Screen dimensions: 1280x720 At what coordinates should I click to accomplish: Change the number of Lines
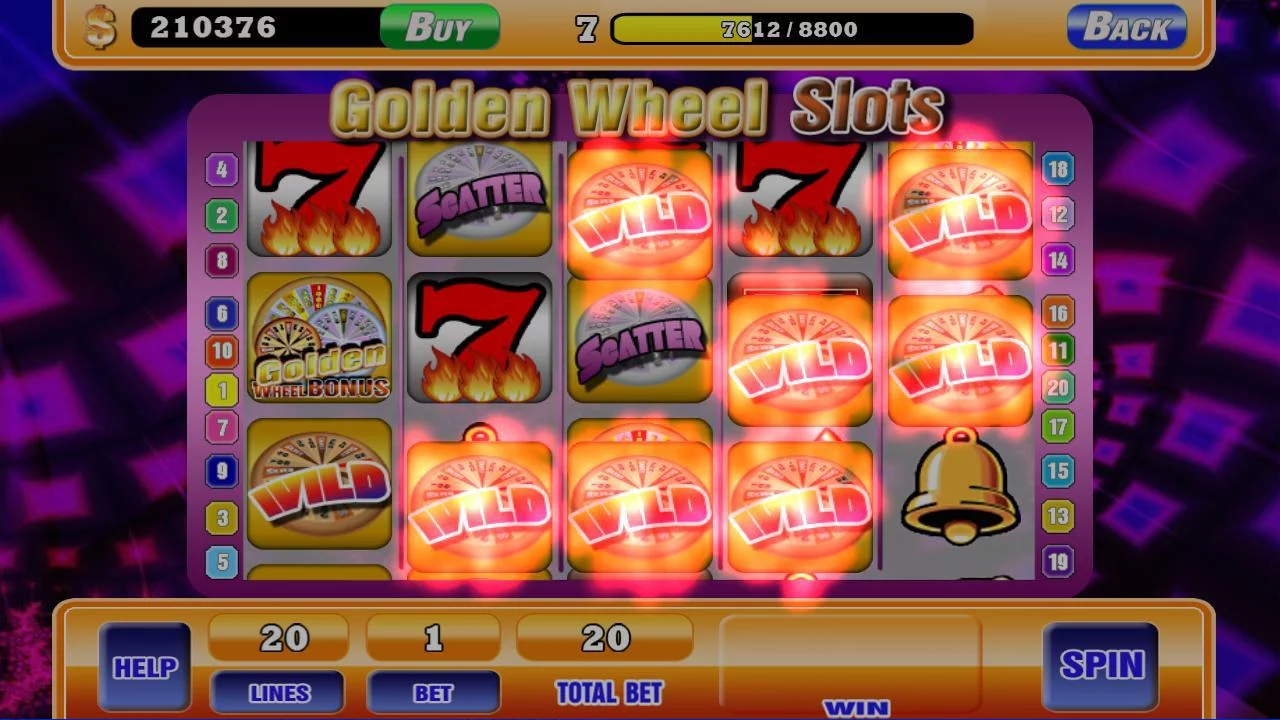click(x=277, y=692)
